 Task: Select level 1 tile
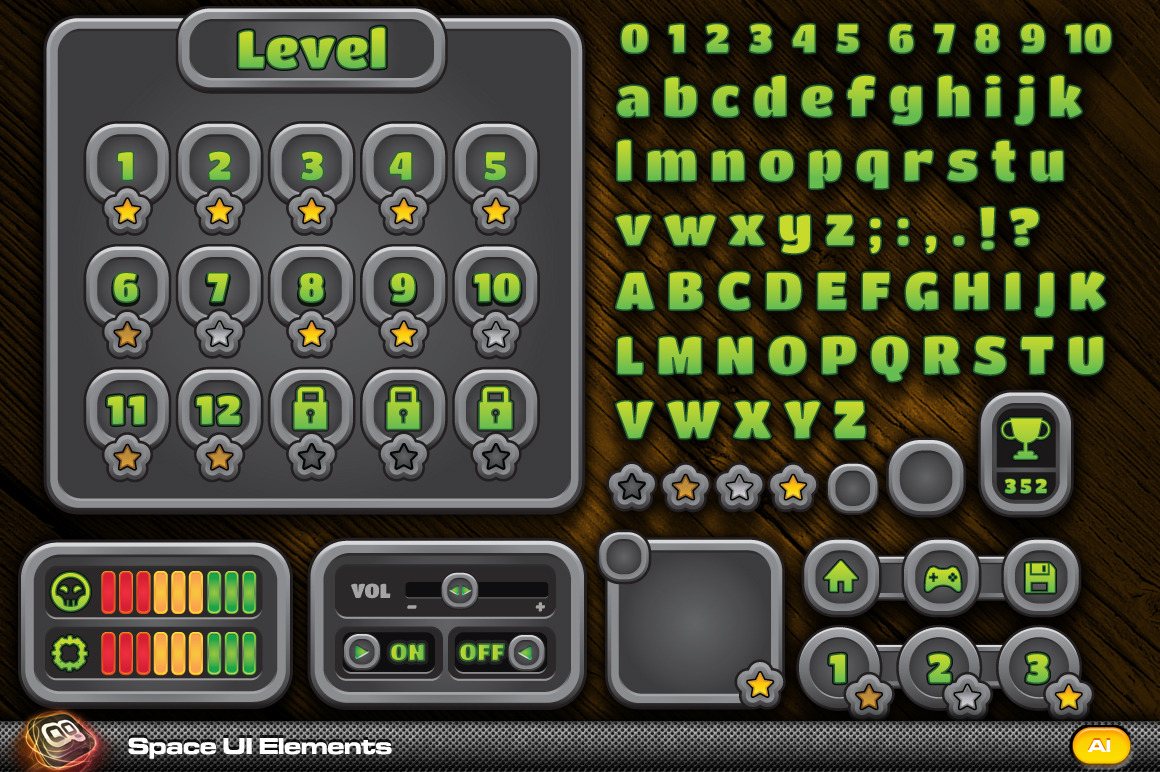(x=127, y=166)
